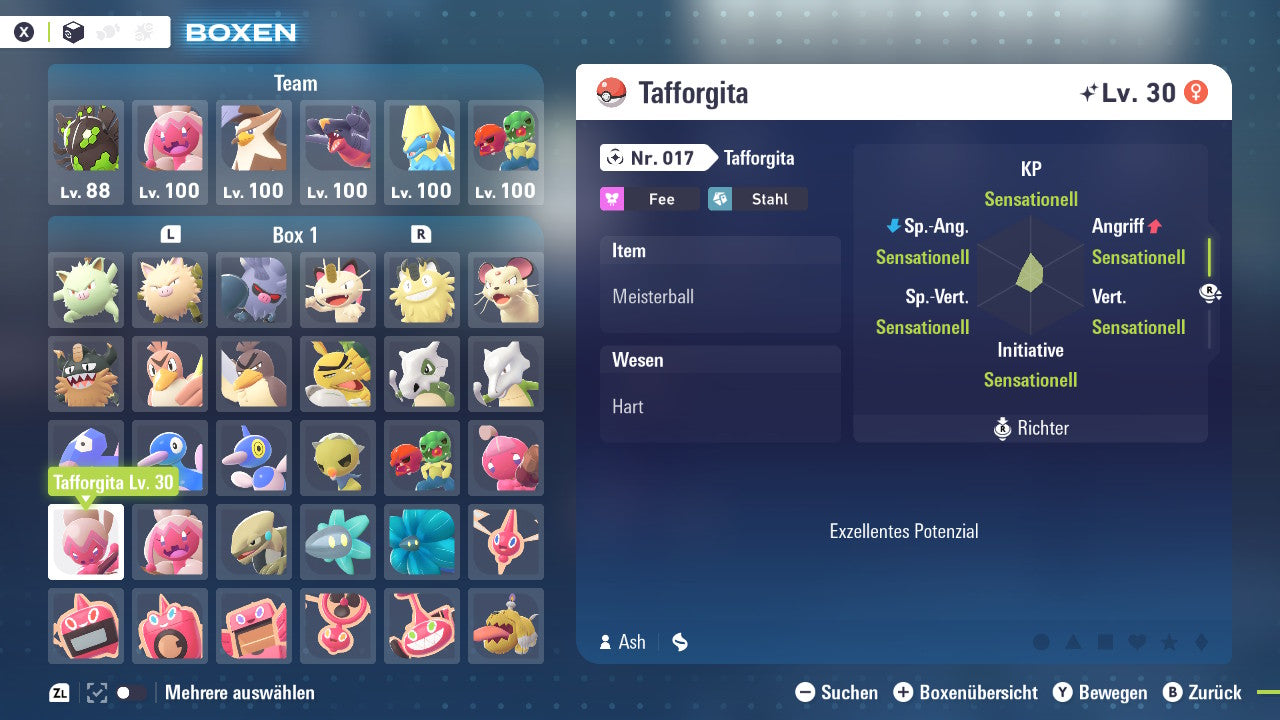Select the Lv. 88 Pokémon in the Team
Screen dimensions: 1280x720
pos(86,152)
